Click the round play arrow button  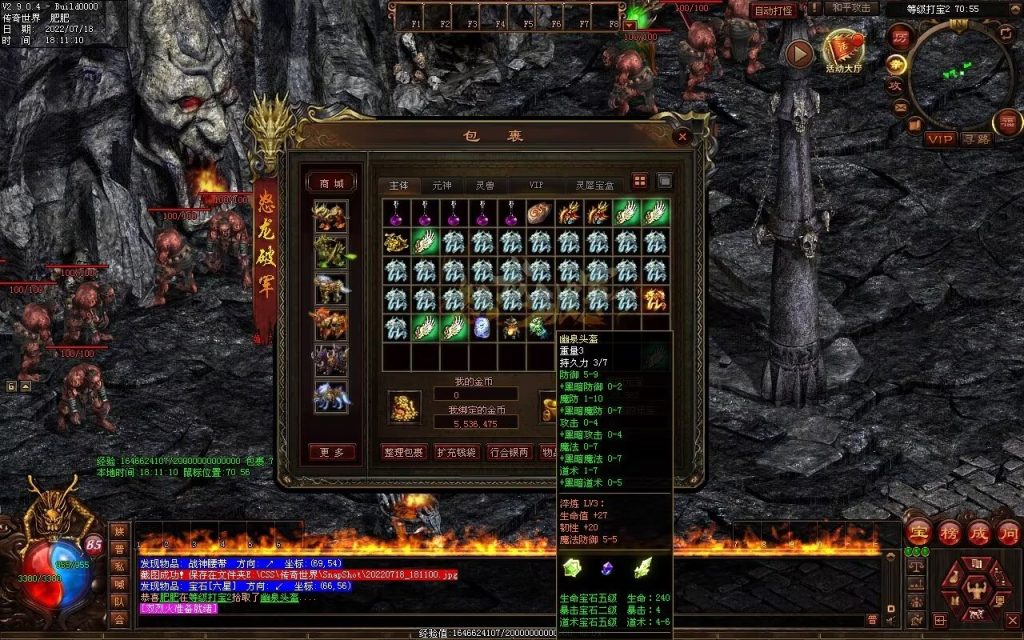pyautogui.click(x=799, y=54)
